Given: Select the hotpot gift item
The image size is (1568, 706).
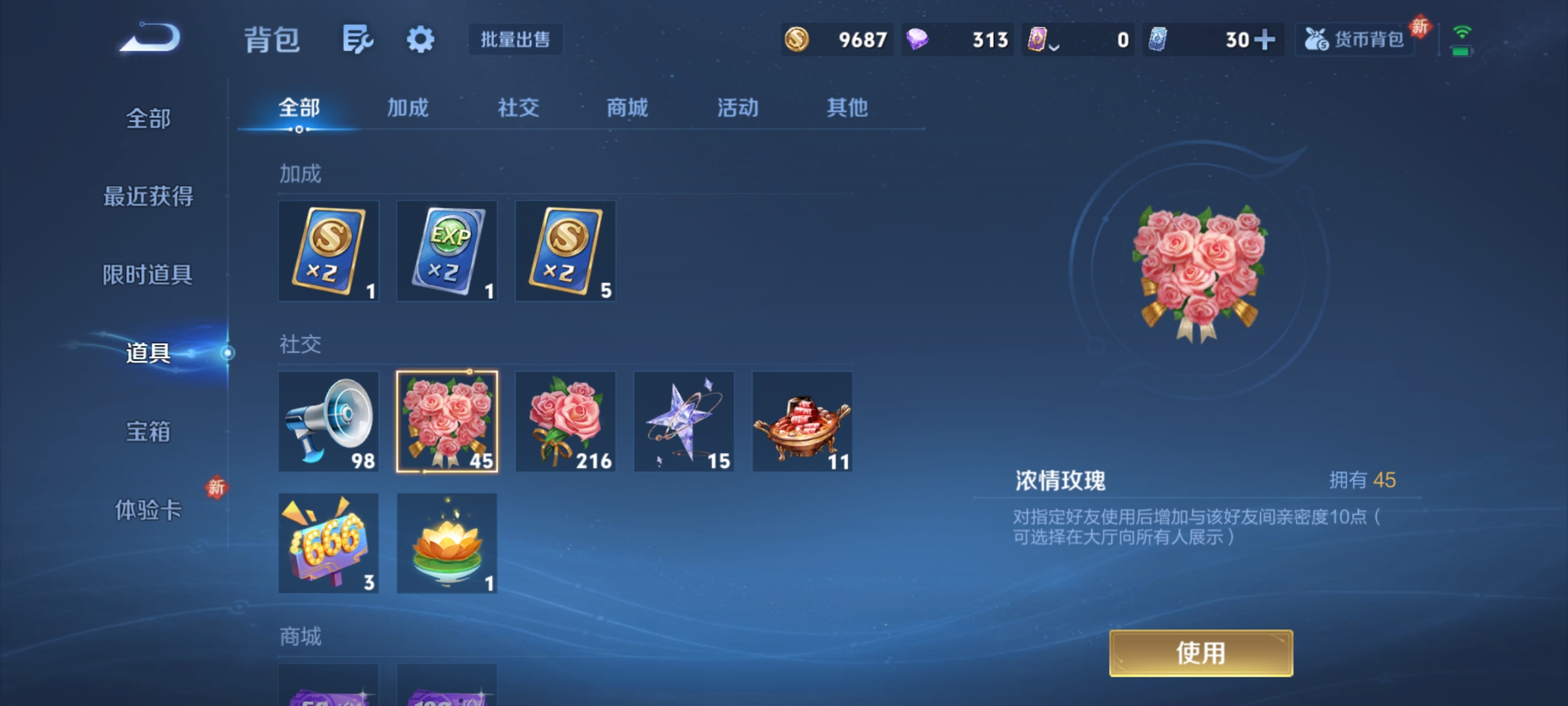Looking at the screenshot, I should coord(802,422).
